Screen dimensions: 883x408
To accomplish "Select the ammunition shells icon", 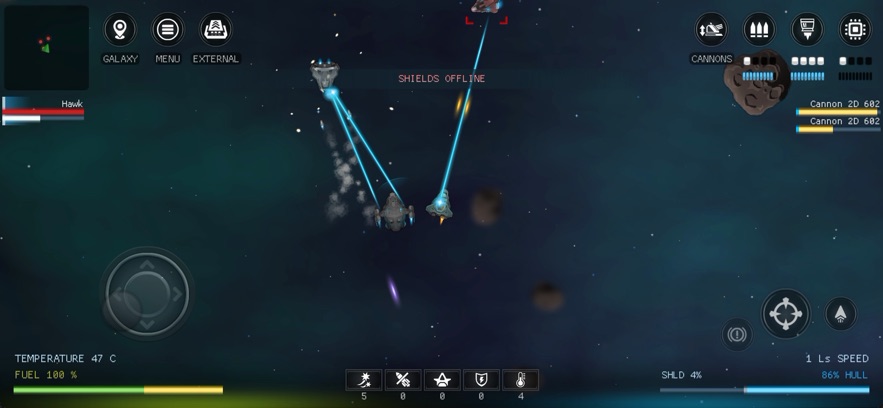I will click(759, 30).
